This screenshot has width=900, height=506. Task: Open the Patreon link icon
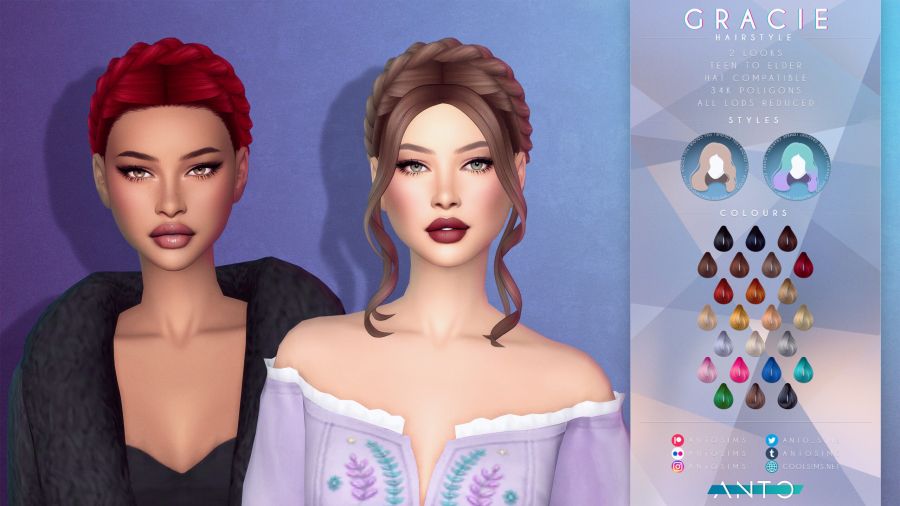[679, 439]
